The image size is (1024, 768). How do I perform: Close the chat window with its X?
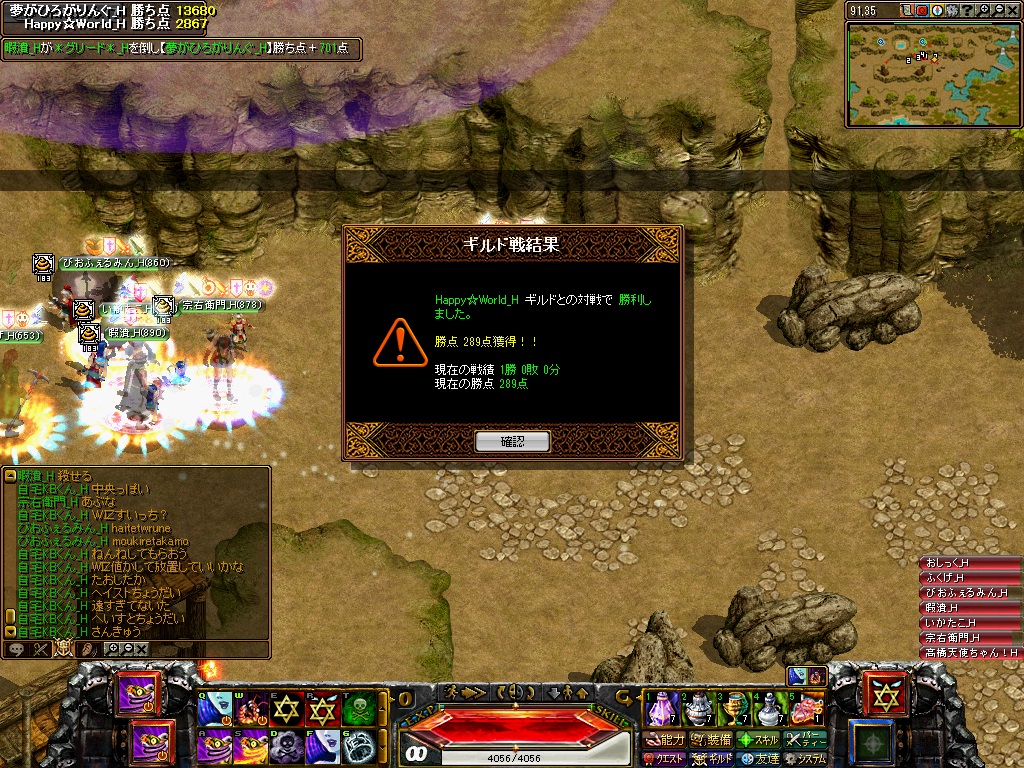click(142, 649)
